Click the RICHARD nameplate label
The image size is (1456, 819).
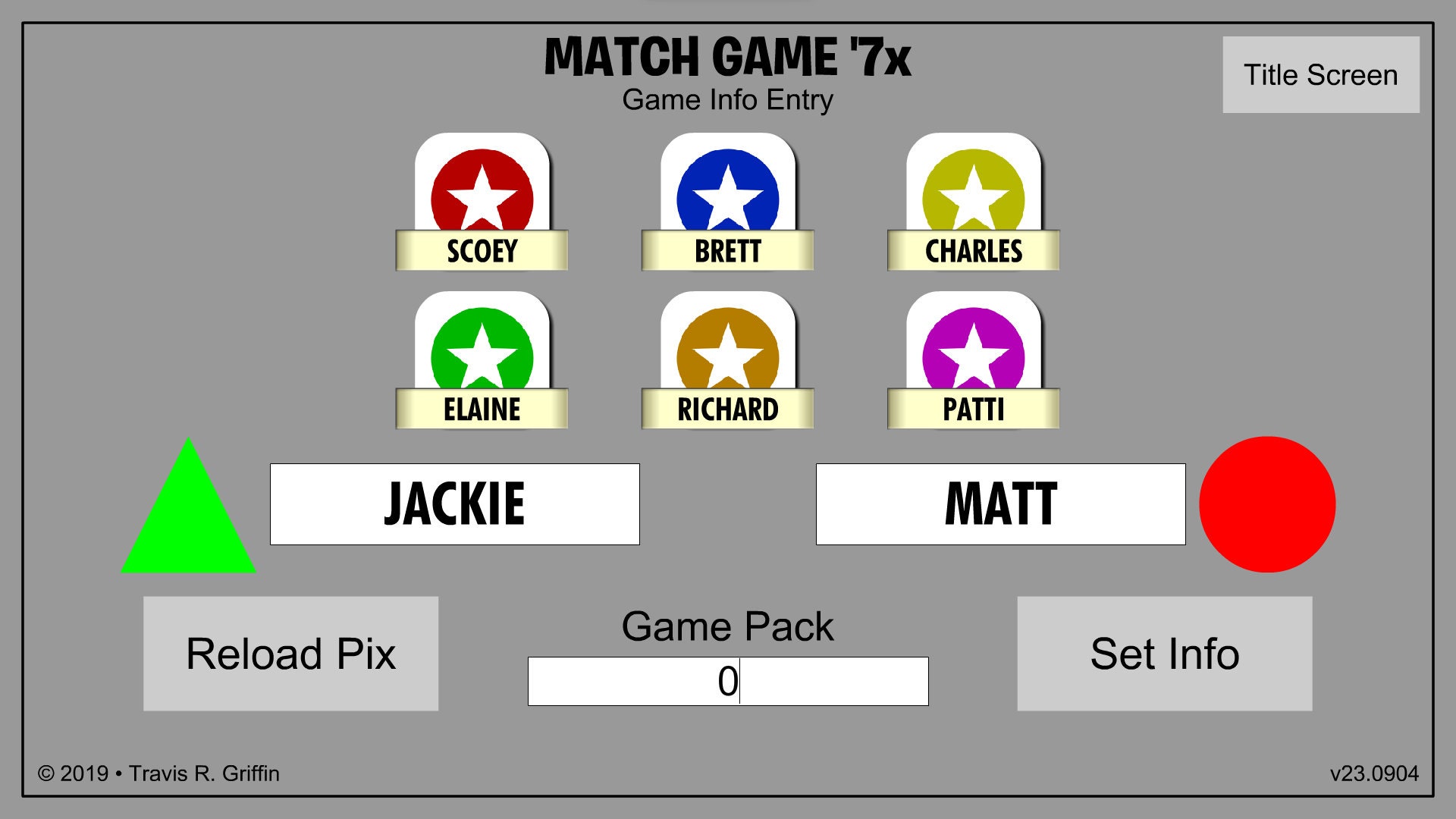click(726, 409)
